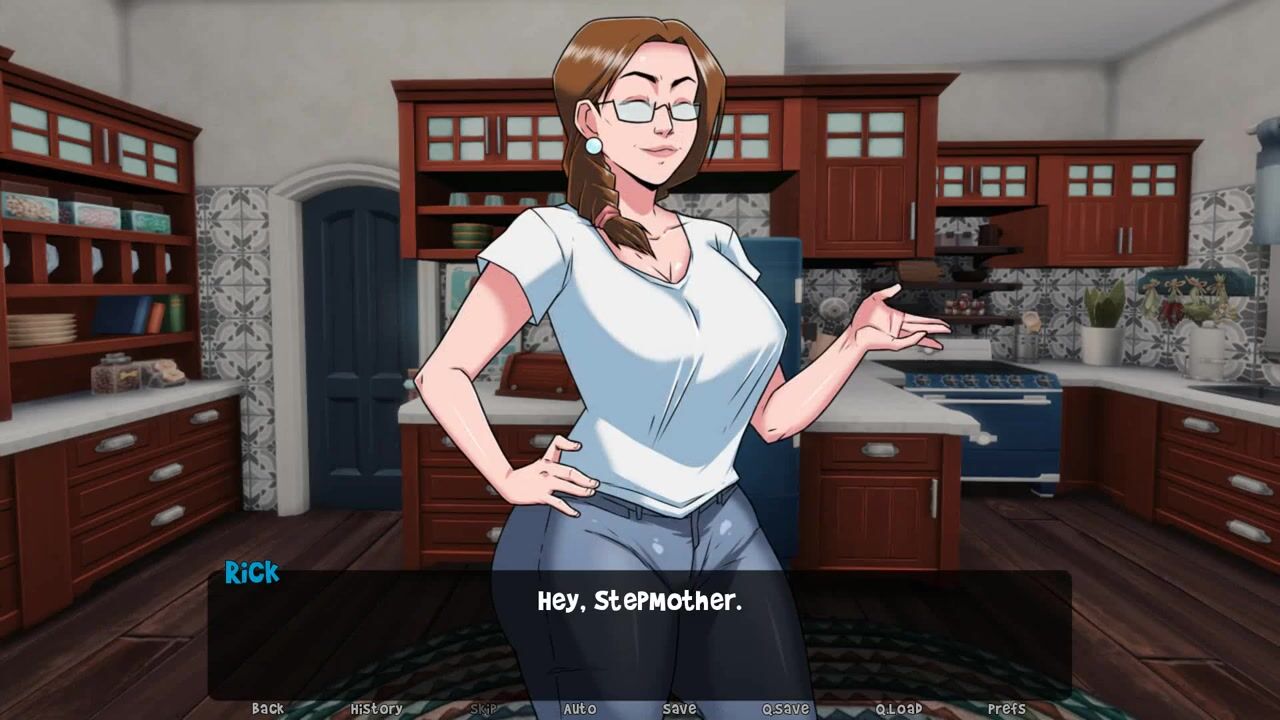Screen dimensions: 1280x720
Task: Activate the Skip option
Action: pos(483,708)
